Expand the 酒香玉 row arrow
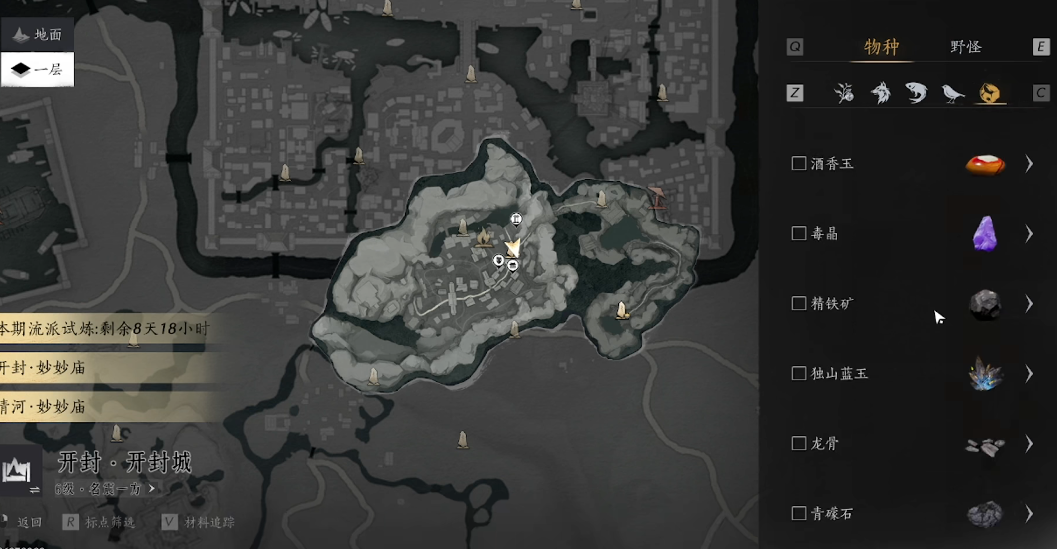Screen dimensions: 1057x549 (x=1028, y=163)
